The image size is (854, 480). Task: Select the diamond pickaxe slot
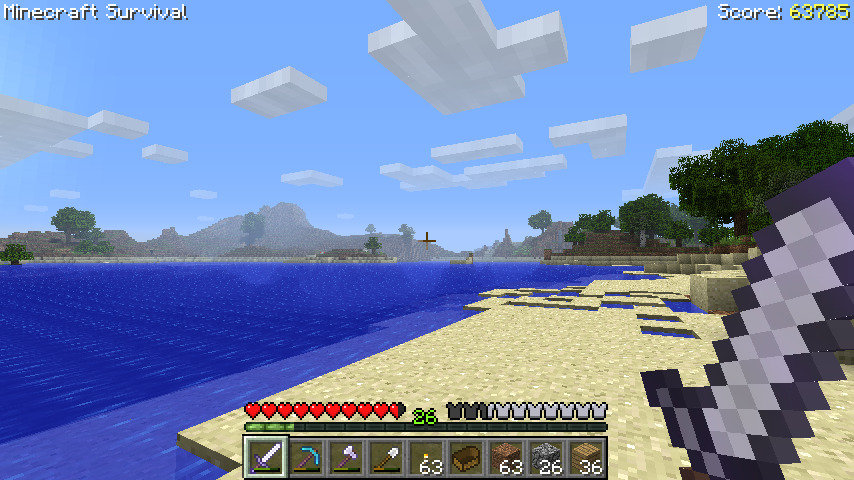(306, 458)
